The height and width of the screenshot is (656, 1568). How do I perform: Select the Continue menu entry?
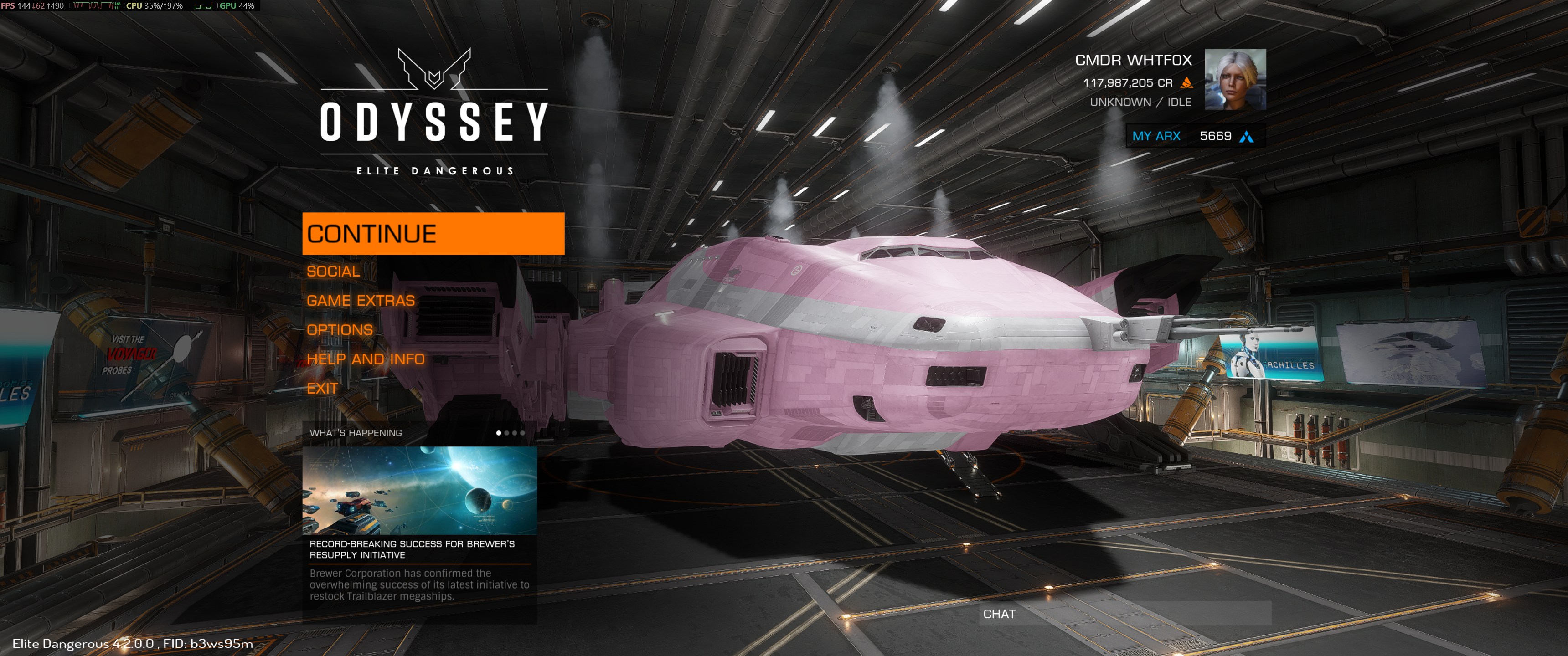(433, 234)
